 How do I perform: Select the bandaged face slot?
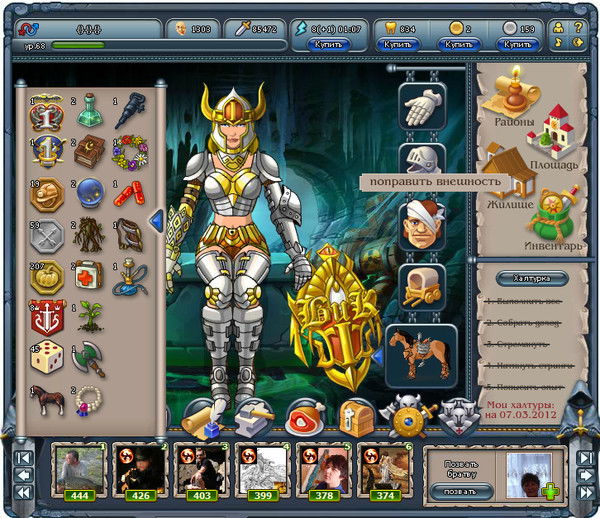tap(421, 225)
